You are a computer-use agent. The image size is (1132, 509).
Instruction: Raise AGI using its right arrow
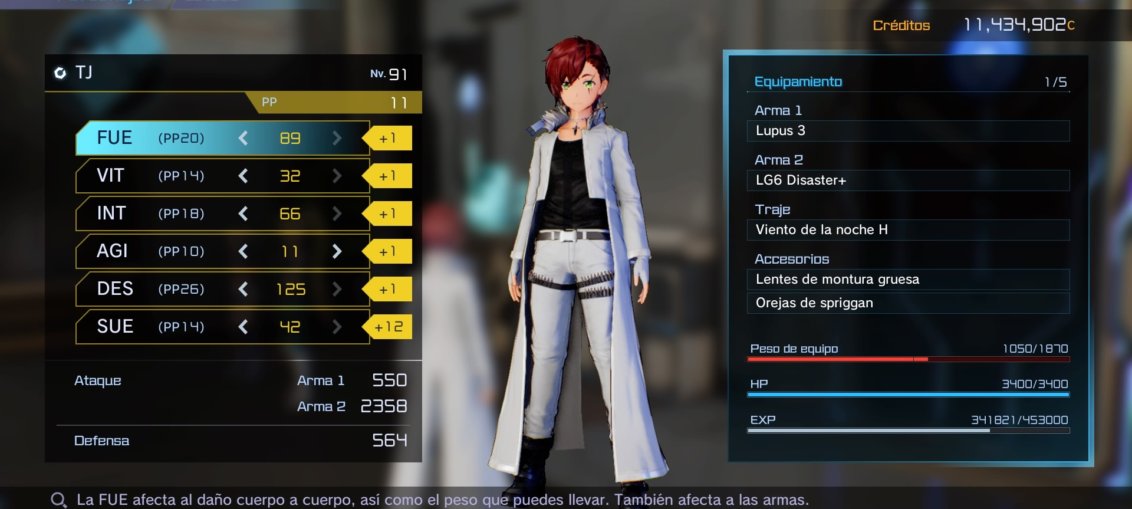point(337,251)
